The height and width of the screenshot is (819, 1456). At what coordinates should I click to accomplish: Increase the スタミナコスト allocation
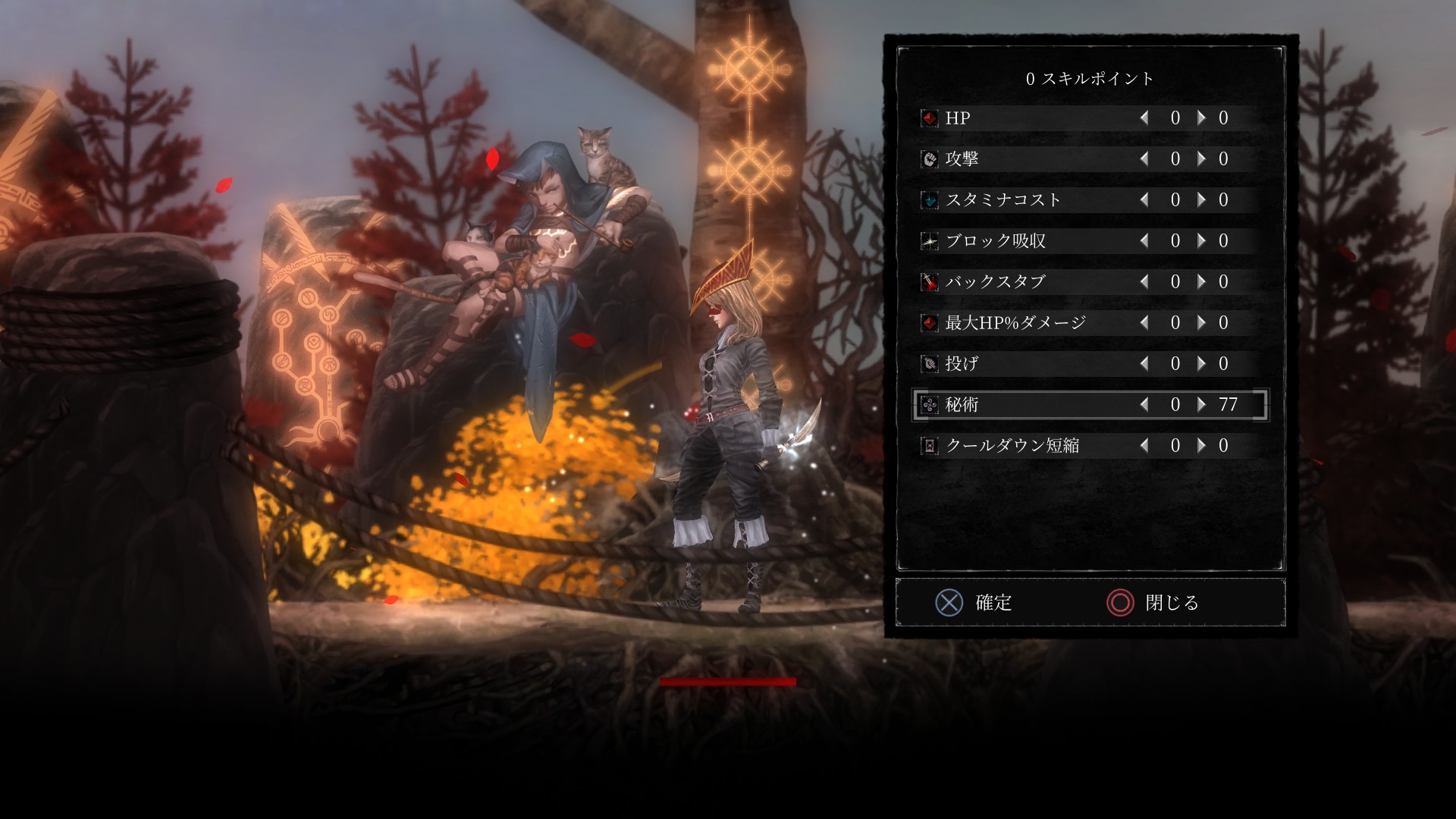1200,200
